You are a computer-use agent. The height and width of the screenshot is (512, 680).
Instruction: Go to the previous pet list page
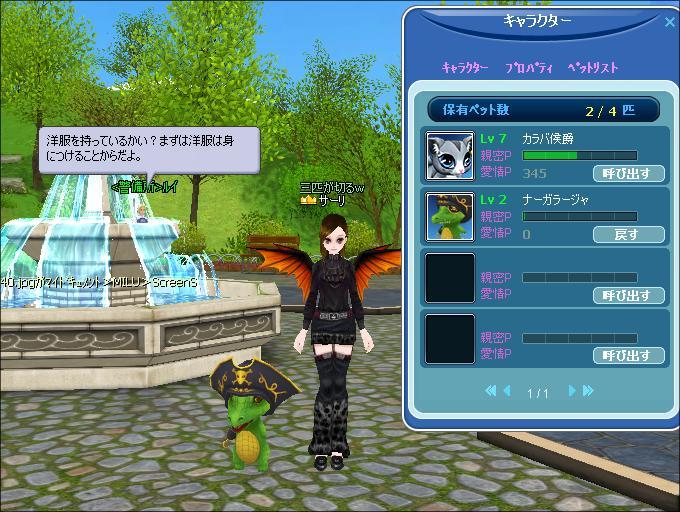point(507,391)
